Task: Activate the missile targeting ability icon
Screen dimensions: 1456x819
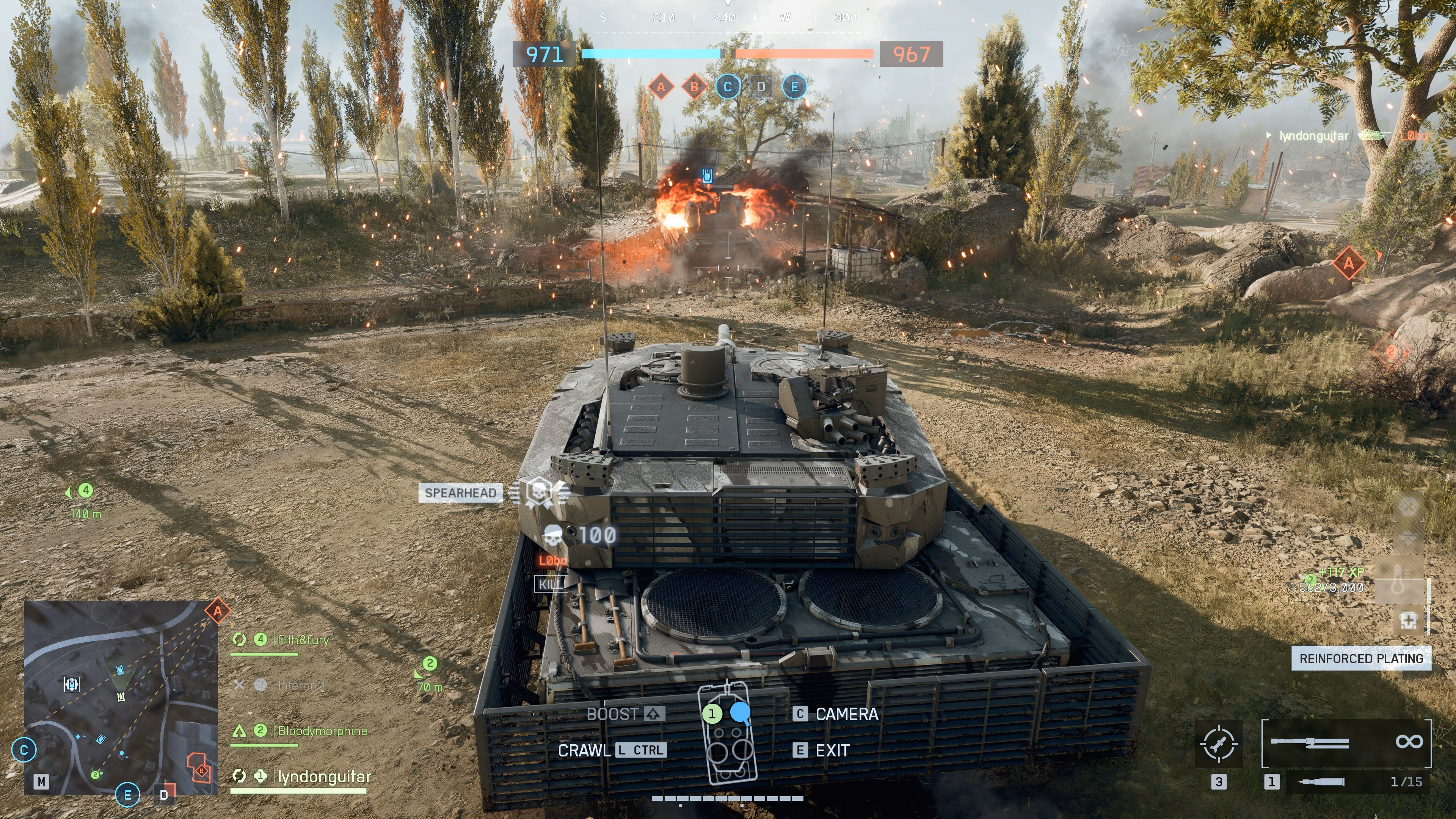Action: click(1220, 743)
